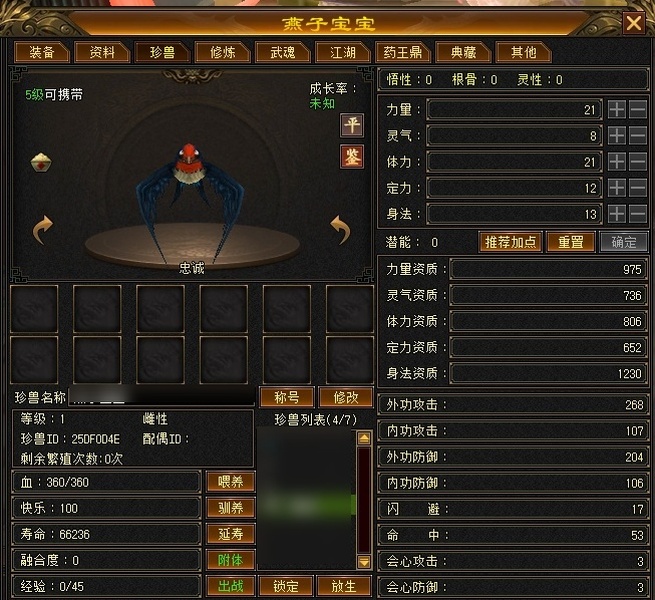The width and height of the screenshot is (655, 600).
Task: Close the pet window
Action: click(x=633, y=23)
